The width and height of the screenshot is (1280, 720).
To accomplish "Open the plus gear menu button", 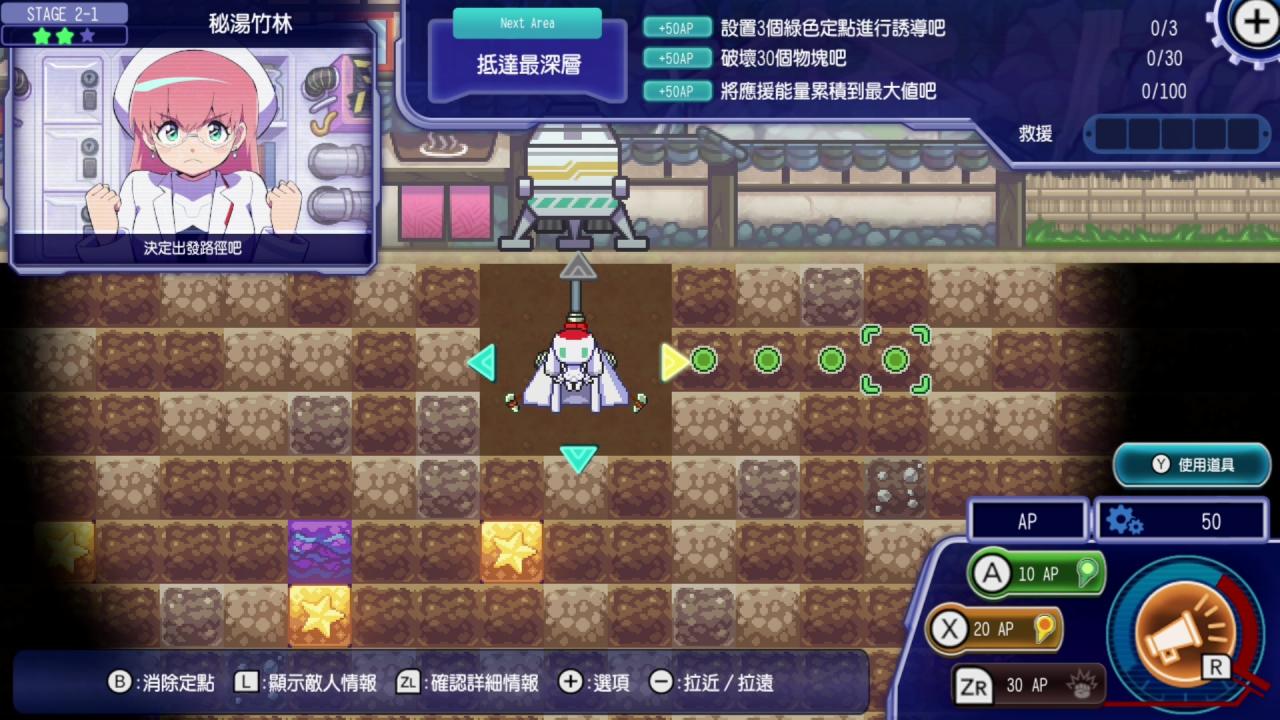I will (1254, 23).
